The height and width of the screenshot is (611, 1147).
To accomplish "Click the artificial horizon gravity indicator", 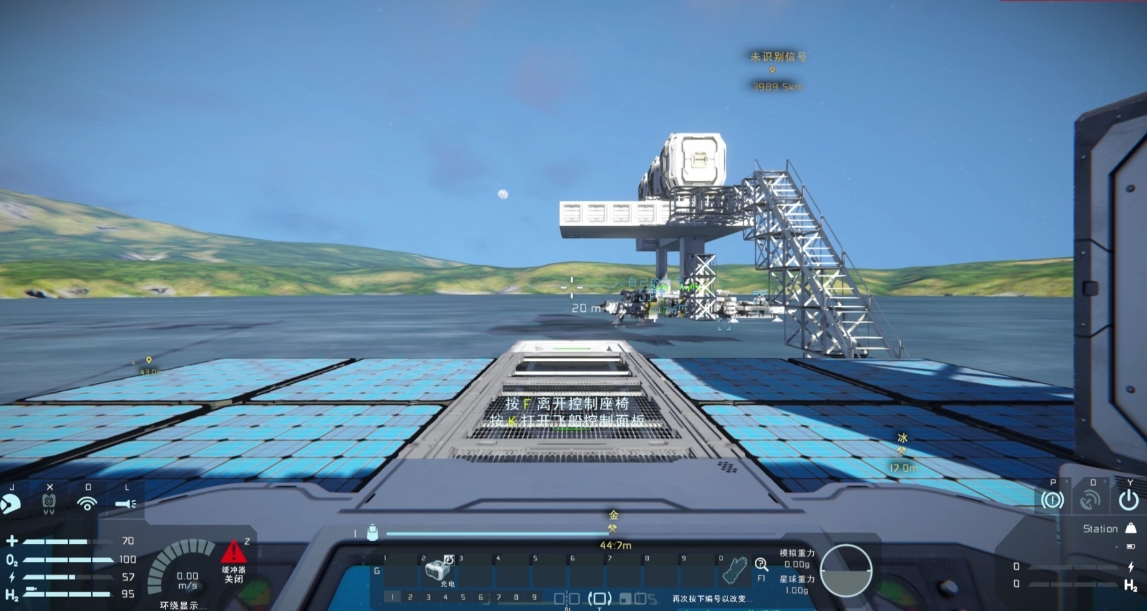I will (845, 570).
